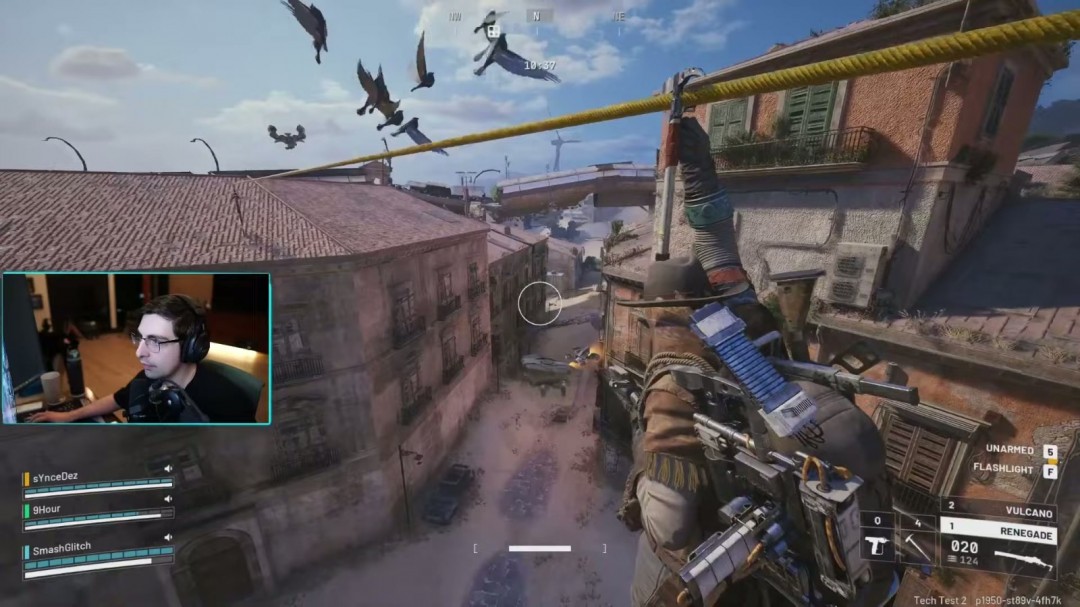Click sYnceDez's speaker icon
This screenshot has width=1080, height=607.
168,468
